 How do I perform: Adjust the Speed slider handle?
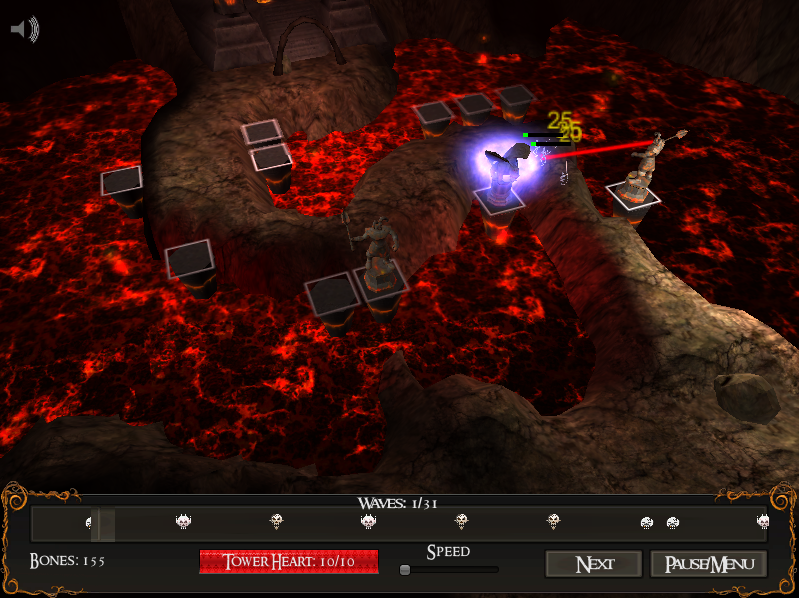point(405,570)
